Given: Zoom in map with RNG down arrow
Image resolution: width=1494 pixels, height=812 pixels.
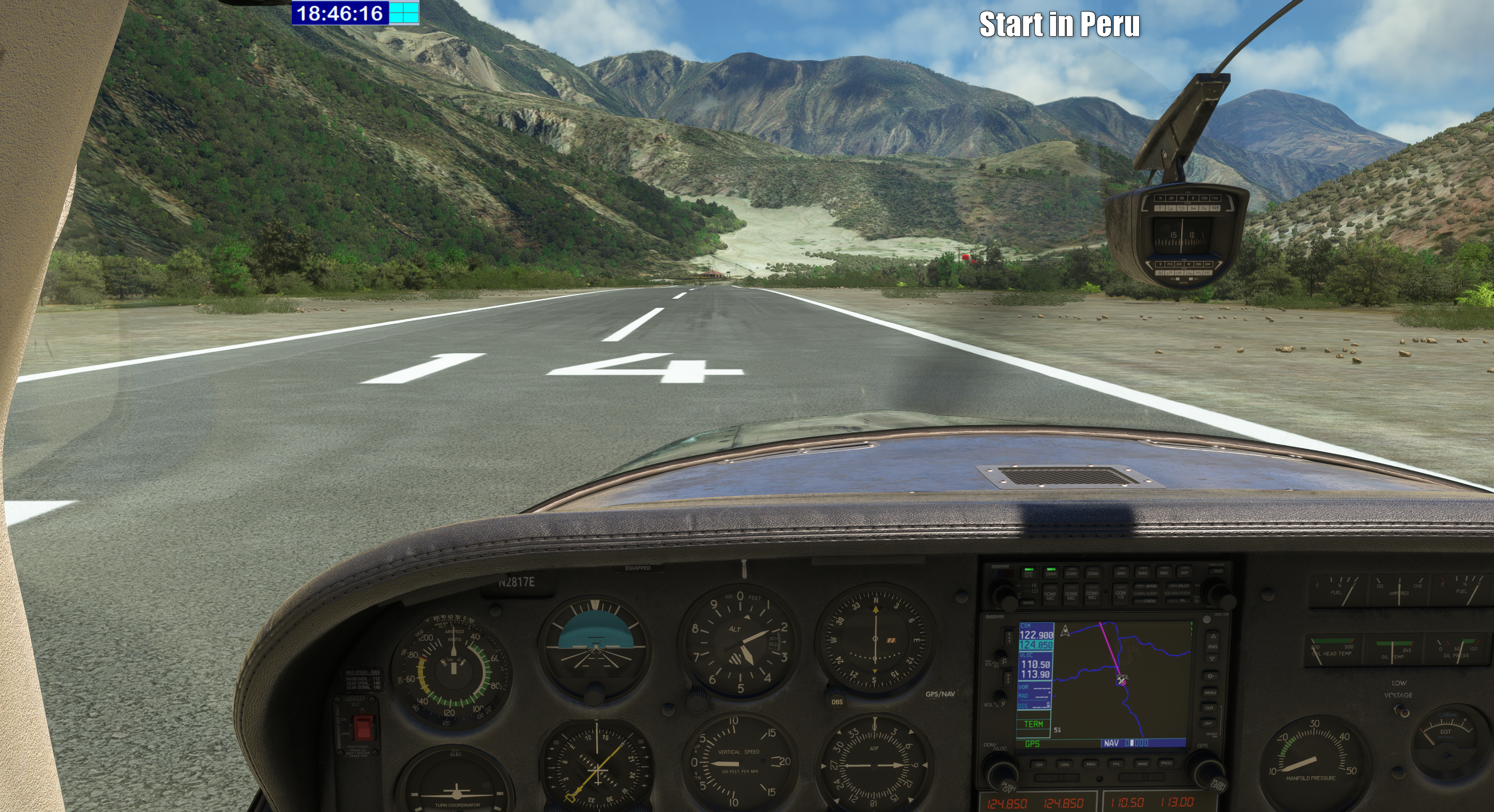Looking at the screenshot, I should click(x=1212, y=658).
